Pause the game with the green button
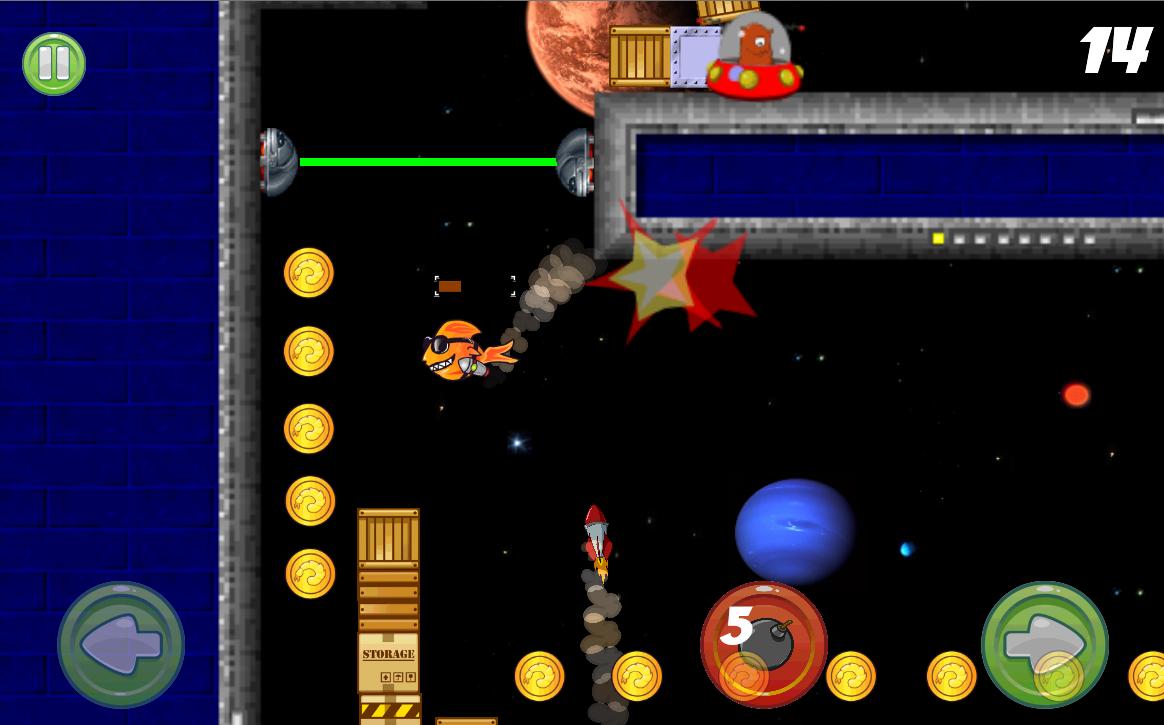The image size is (1164, 725). coord(54,64)
